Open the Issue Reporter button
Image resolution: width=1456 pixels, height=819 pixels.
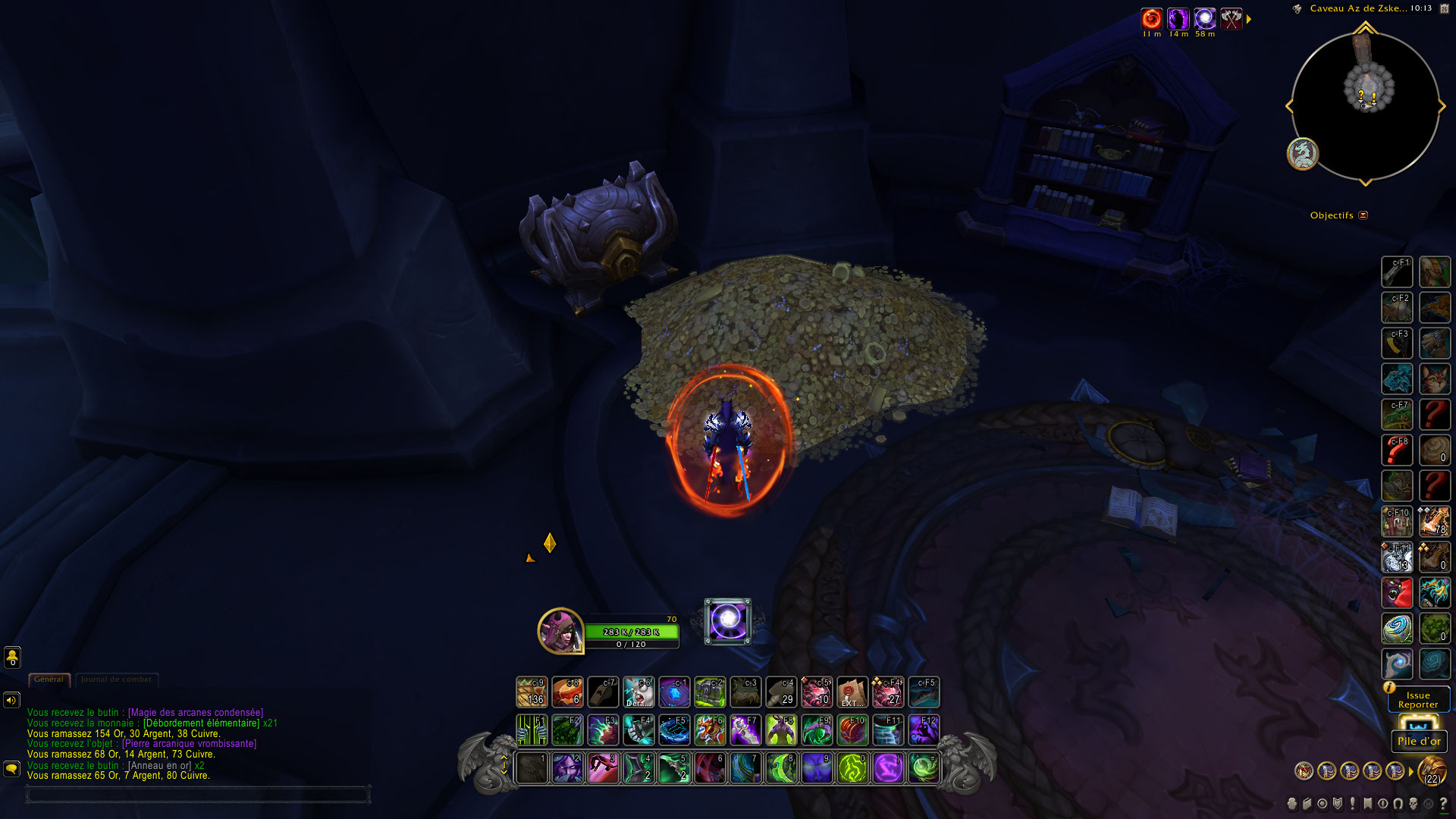[1418, 699]
